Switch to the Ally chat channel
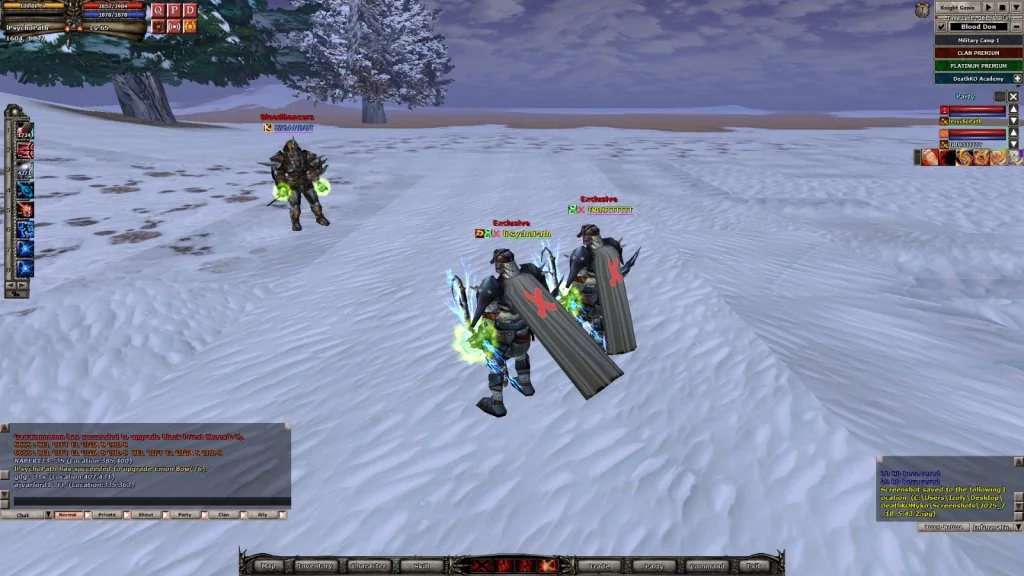Screen dimensions: 1024x576 point(264,514)
